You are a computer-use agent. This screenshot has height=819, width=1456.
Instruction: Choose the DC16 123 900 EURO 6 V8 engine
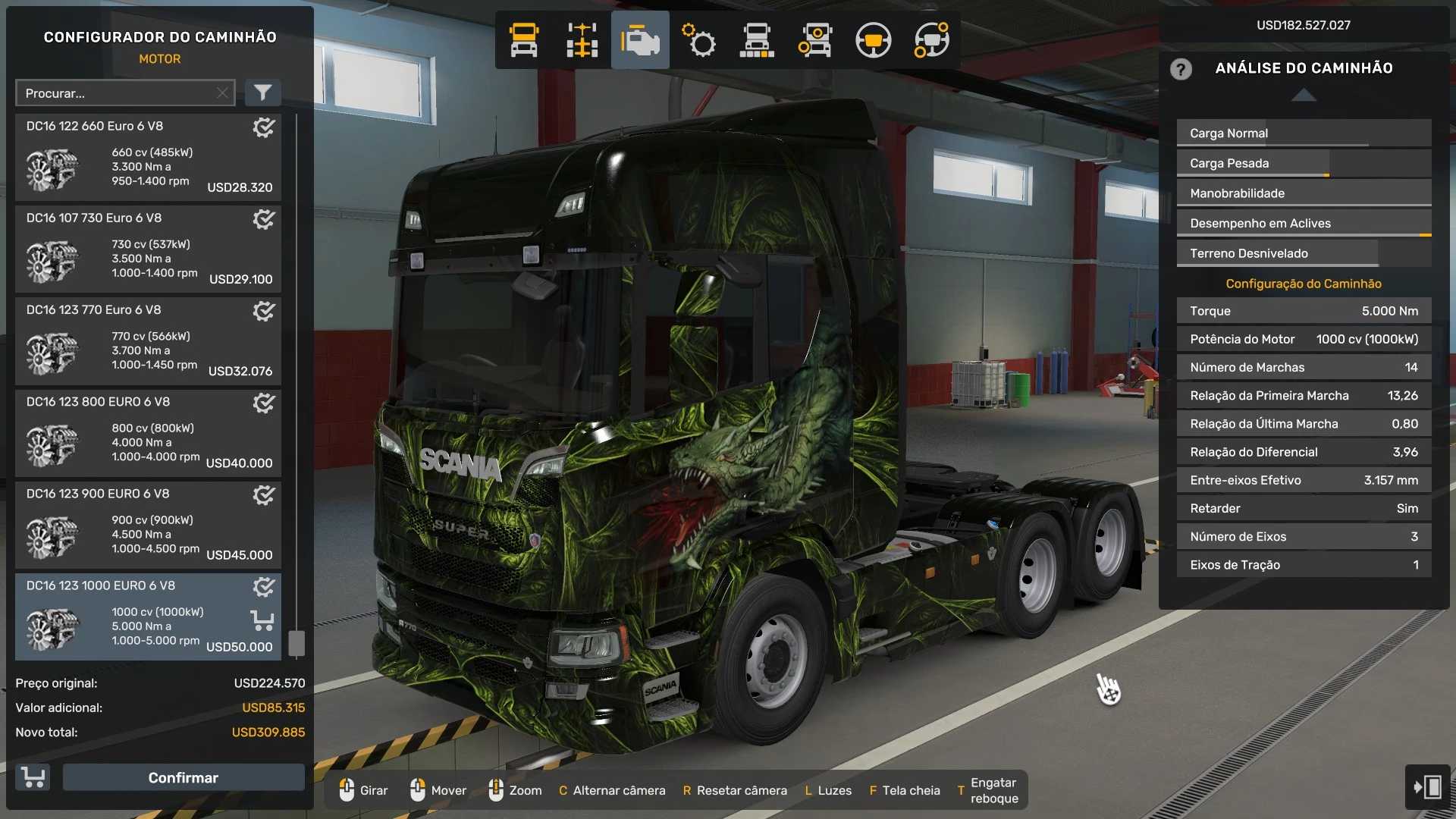(x=148, y=525)
